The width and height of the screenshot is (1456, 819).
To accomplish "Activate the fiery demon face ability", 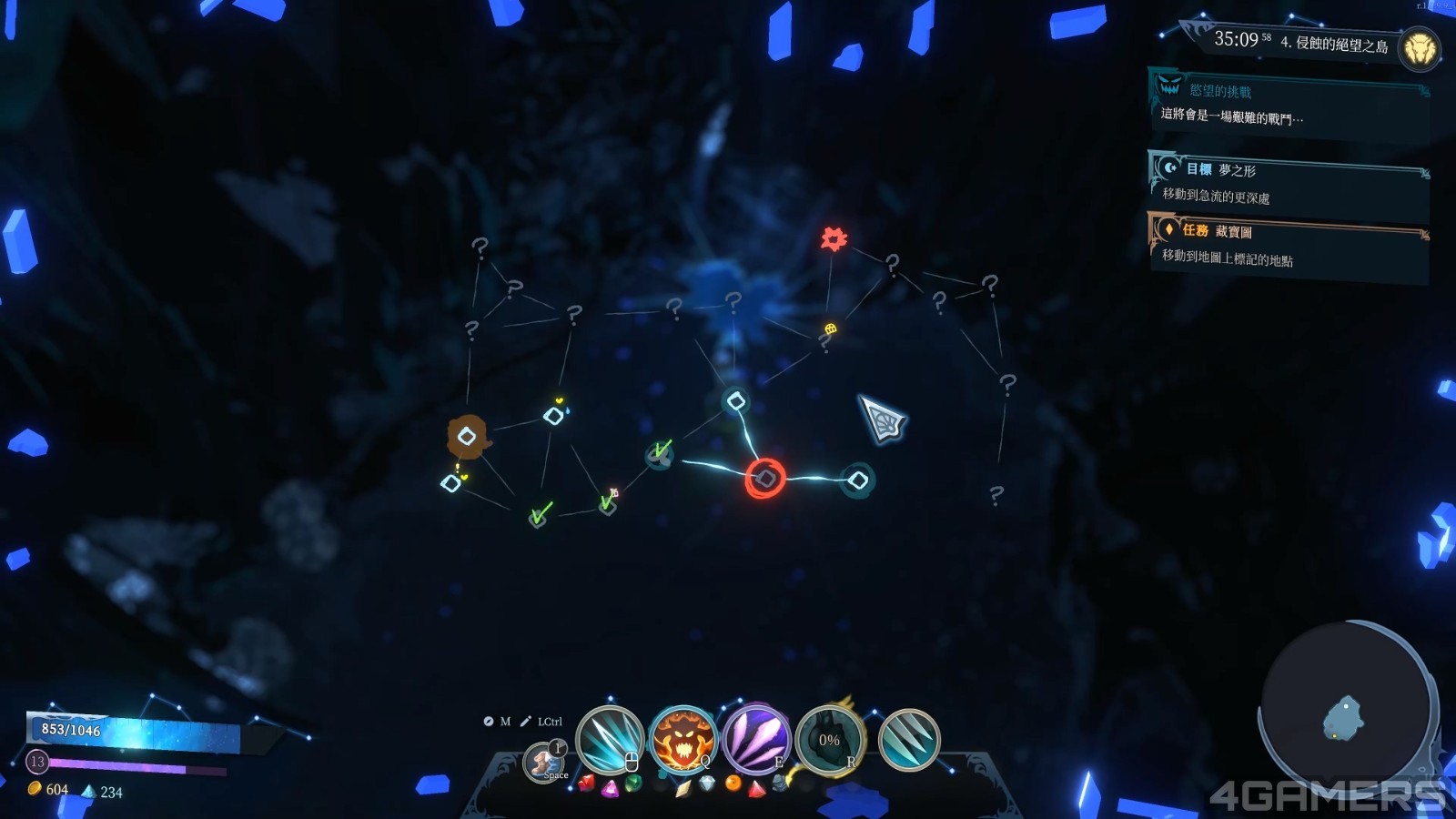I will (x=682, y=740).
